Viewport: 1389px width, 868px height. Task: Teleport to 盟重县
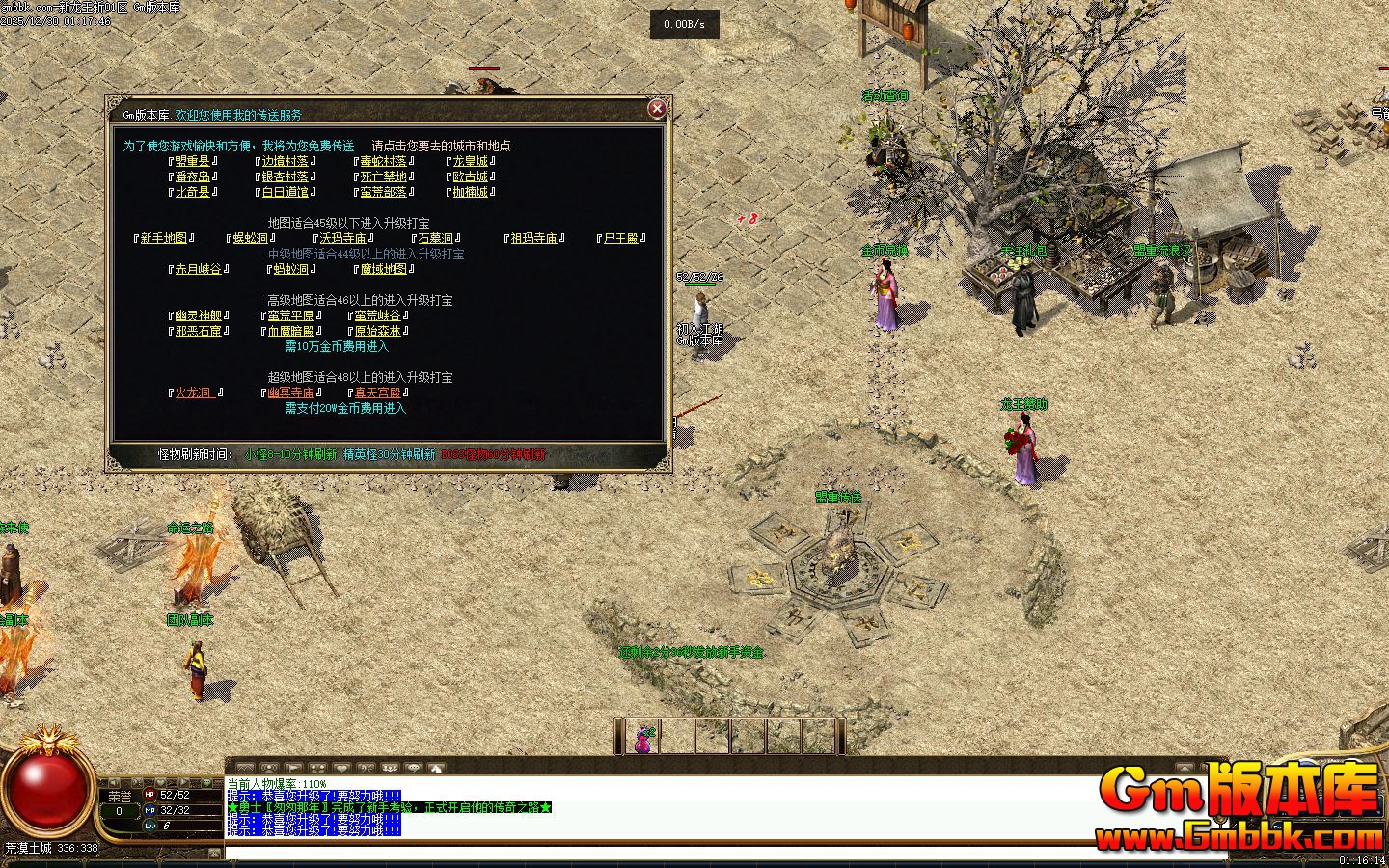click(193, 161)
